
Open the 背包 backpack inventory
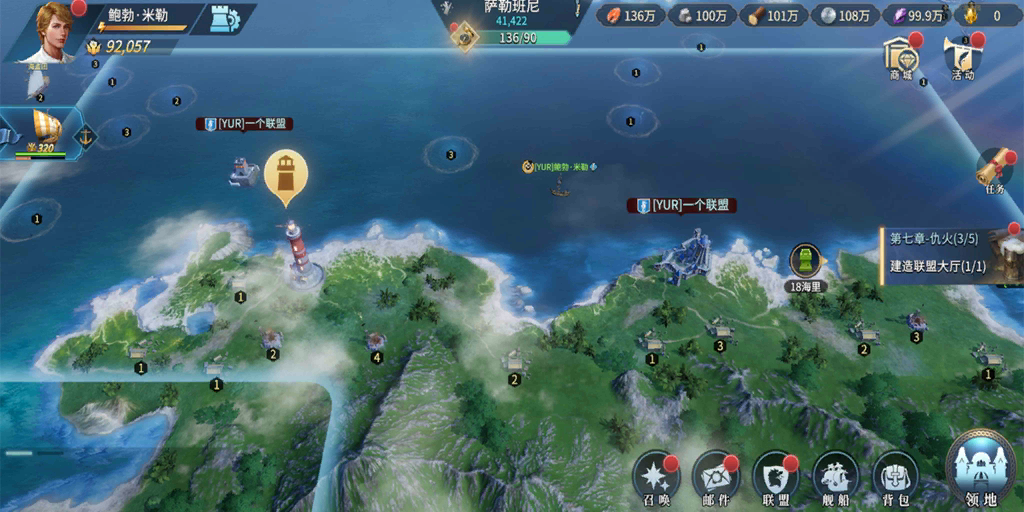[x=896, y=478]
